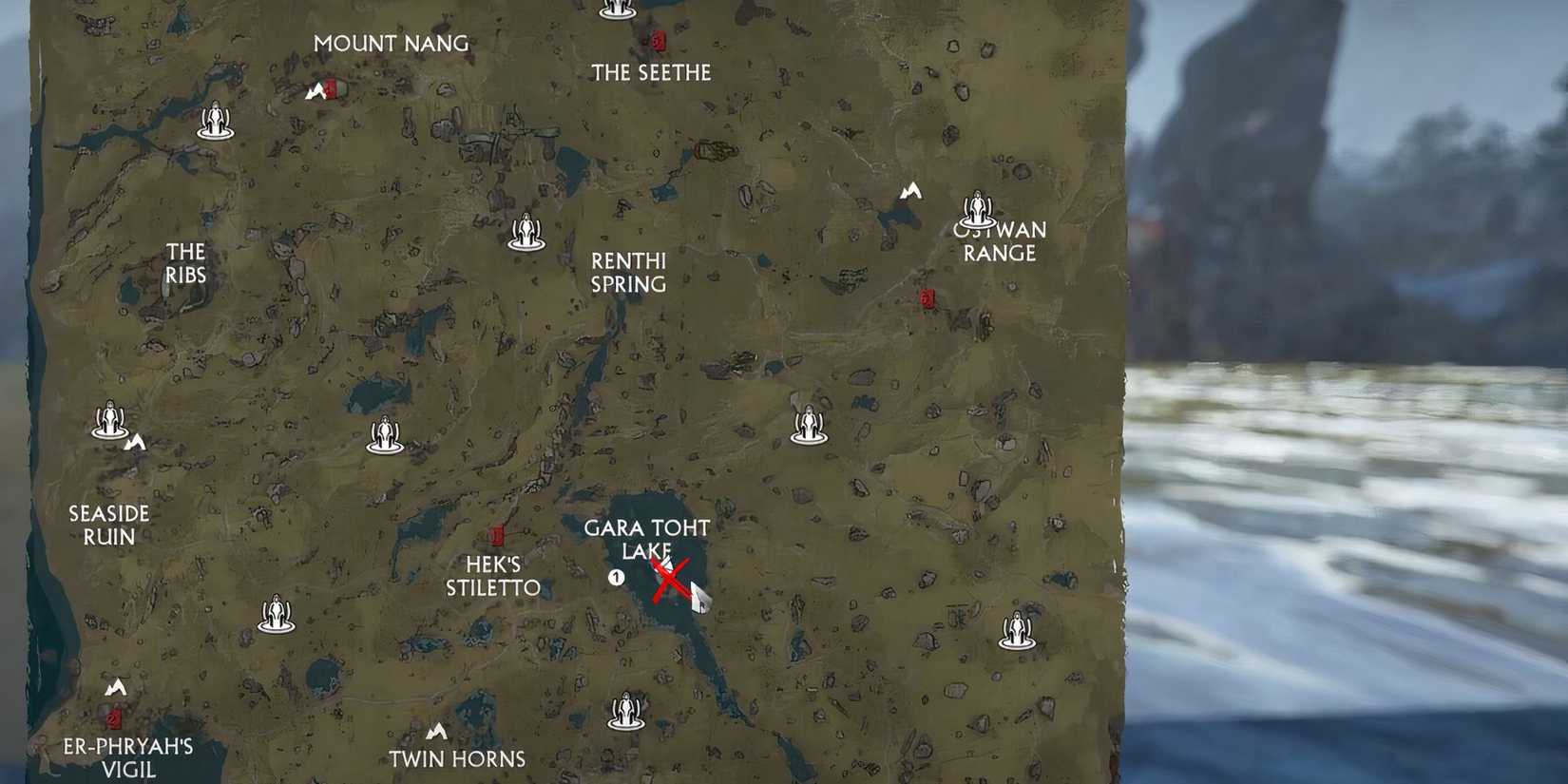Screen dimensions: 1568x784
Task: Click the campsite marker above Renthi Spring
Action: click(x=526, y=231)
